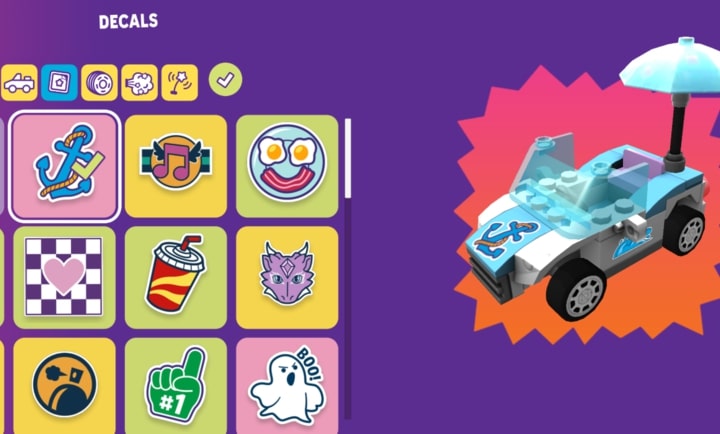This screenshot has height=434, width=720.
Task: Apply the green #1 foam finger decal
Action: 176,386
